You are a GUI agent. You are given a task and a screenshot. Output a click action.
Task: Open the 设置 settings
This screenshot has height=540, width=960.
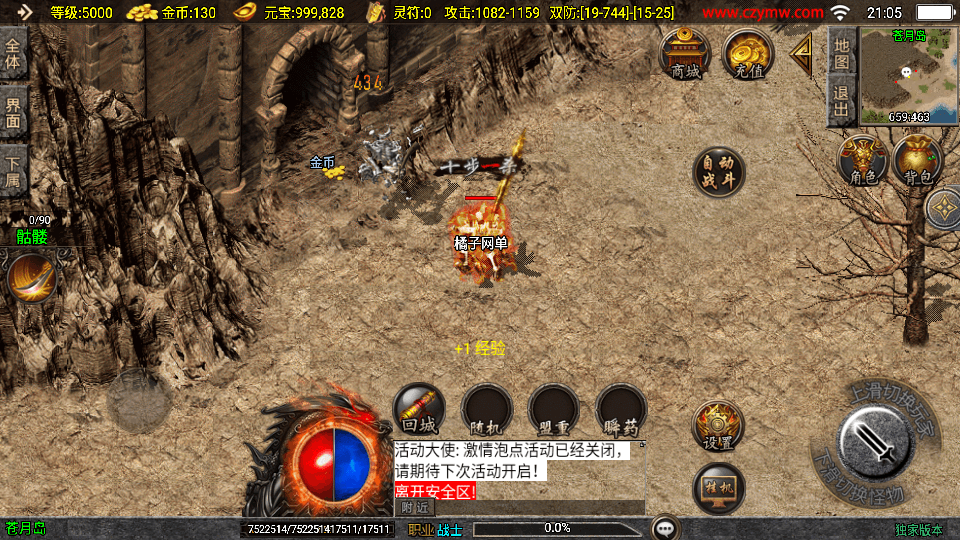pos(718,427)
